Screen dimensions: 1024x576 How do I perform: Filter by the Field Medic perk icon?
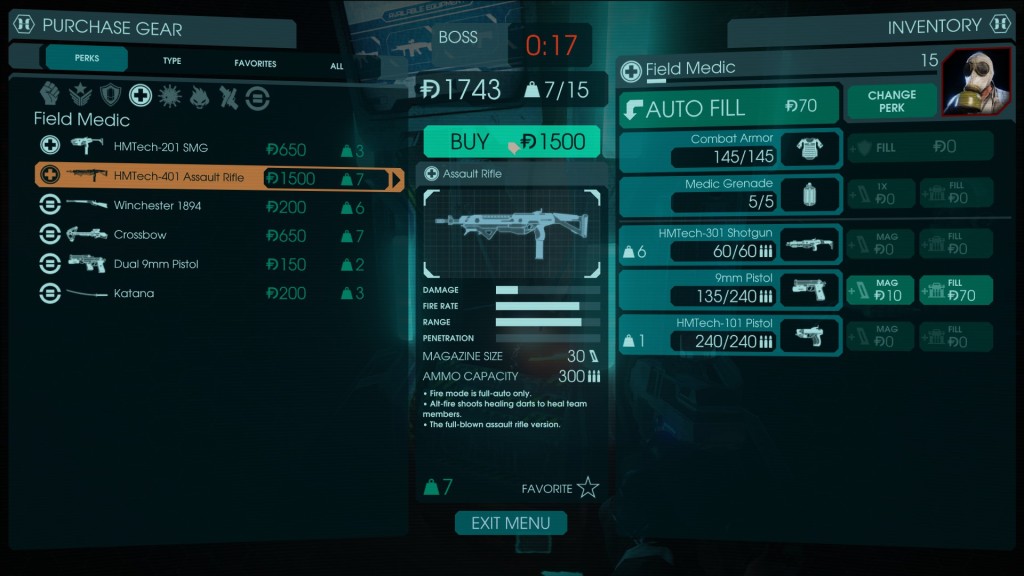click(141, 96)
